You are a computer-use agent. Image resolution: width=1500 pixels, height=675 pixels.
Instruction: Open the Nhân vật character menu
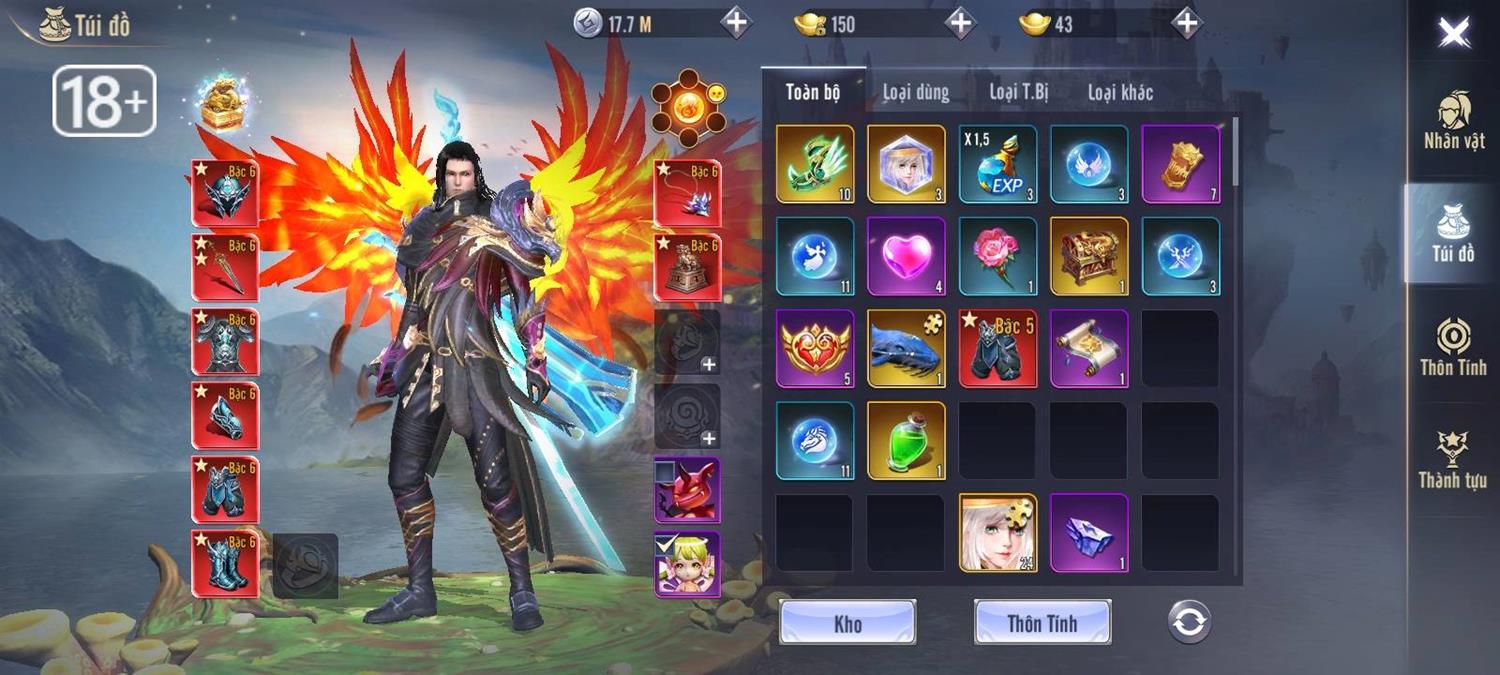coord(1454,121)
